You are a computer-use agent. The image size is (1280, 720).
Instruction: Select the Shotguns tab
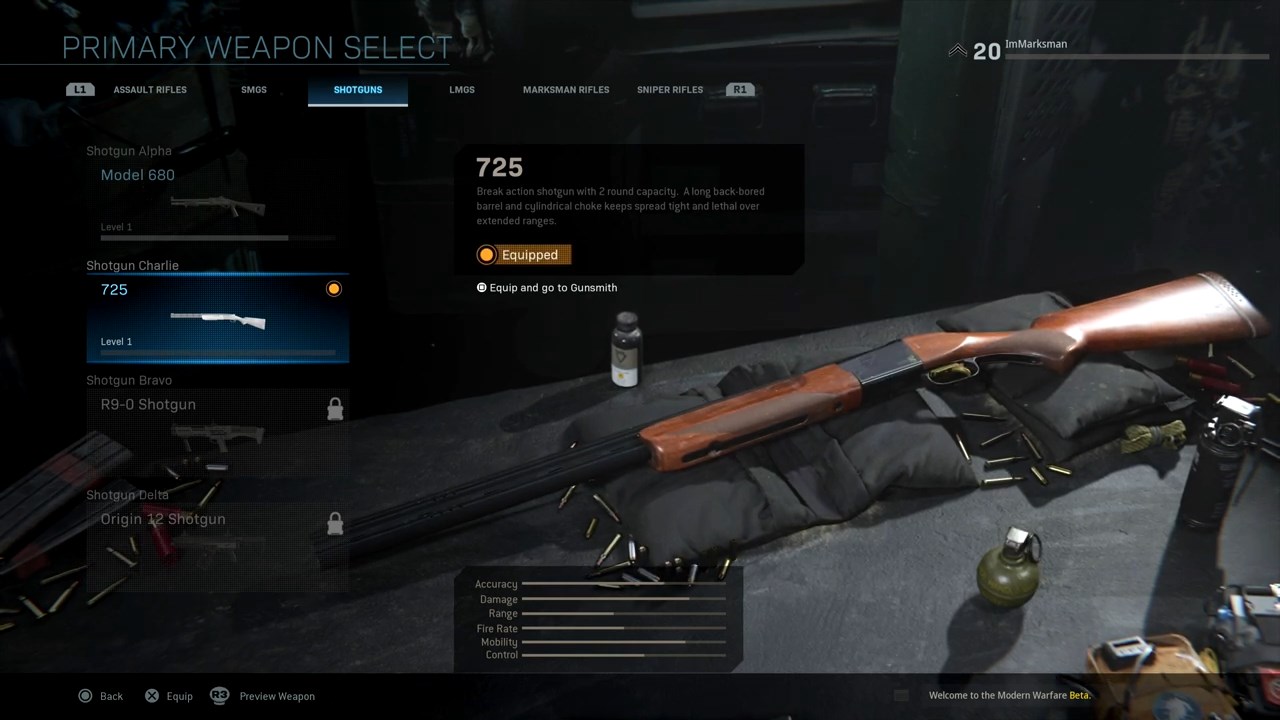point(358,90)
